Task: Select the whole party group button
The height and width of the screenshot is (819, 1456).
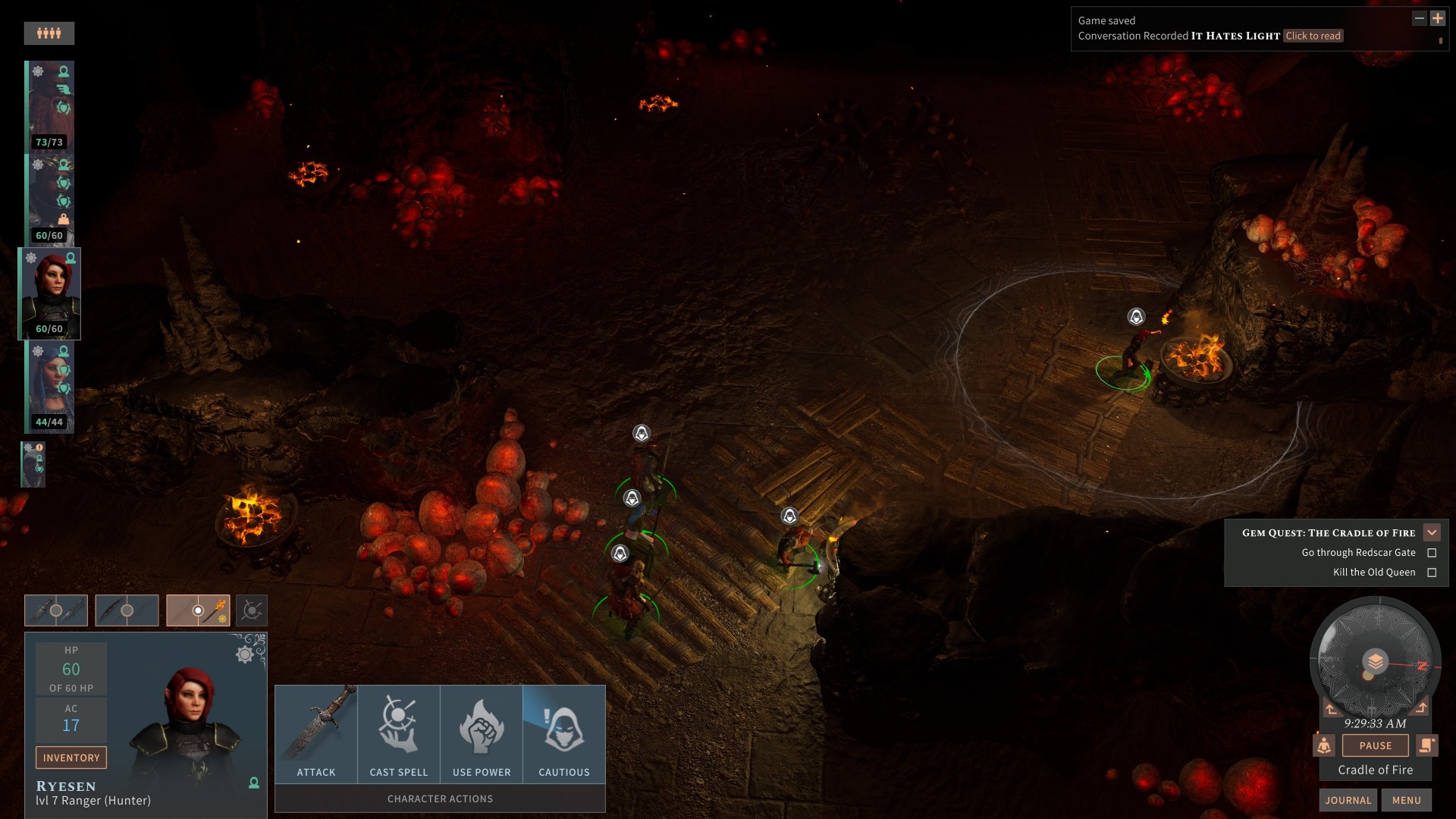Action: (x=49, y=33)
